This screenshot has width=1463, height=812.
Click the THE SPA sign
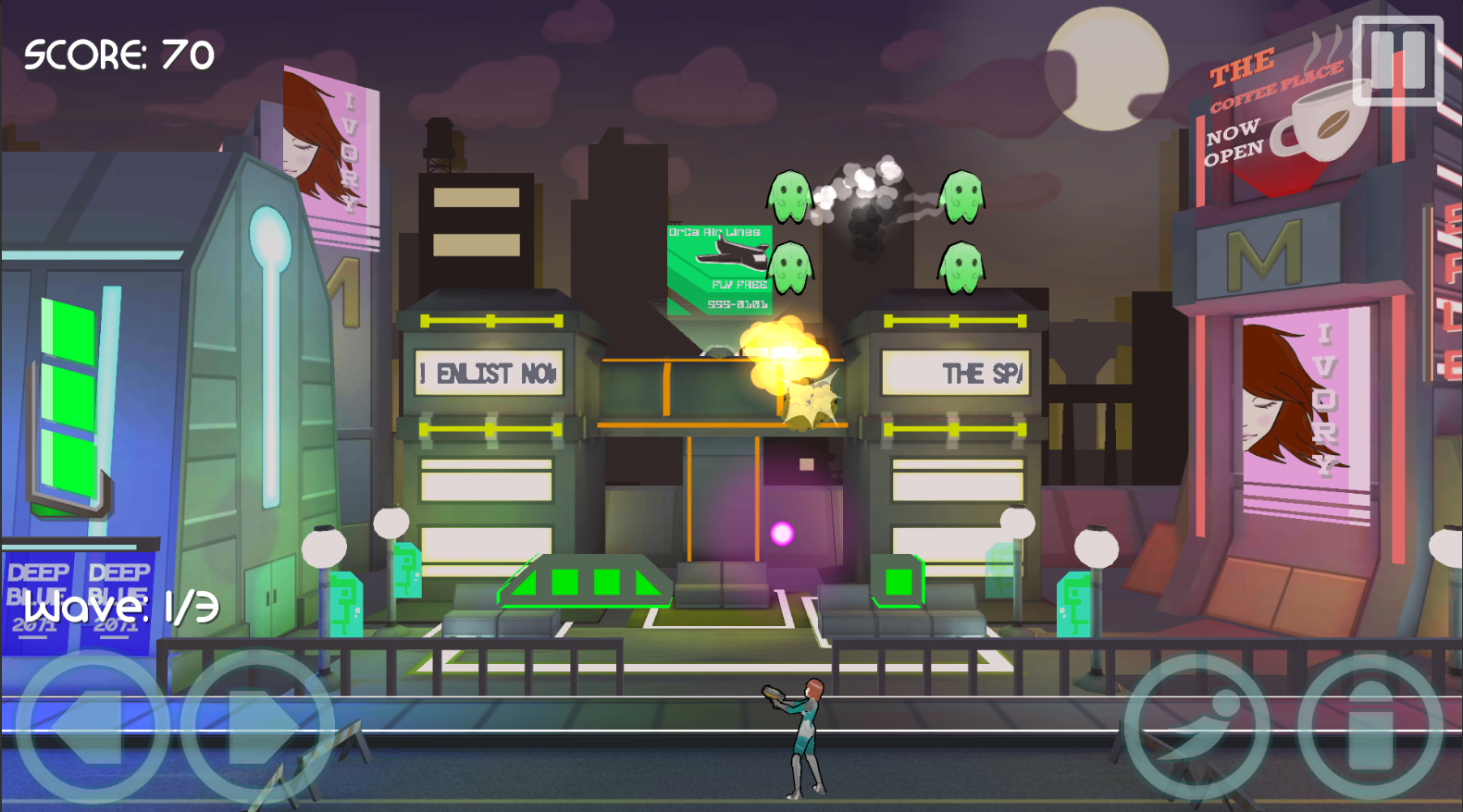pos(958,372)
